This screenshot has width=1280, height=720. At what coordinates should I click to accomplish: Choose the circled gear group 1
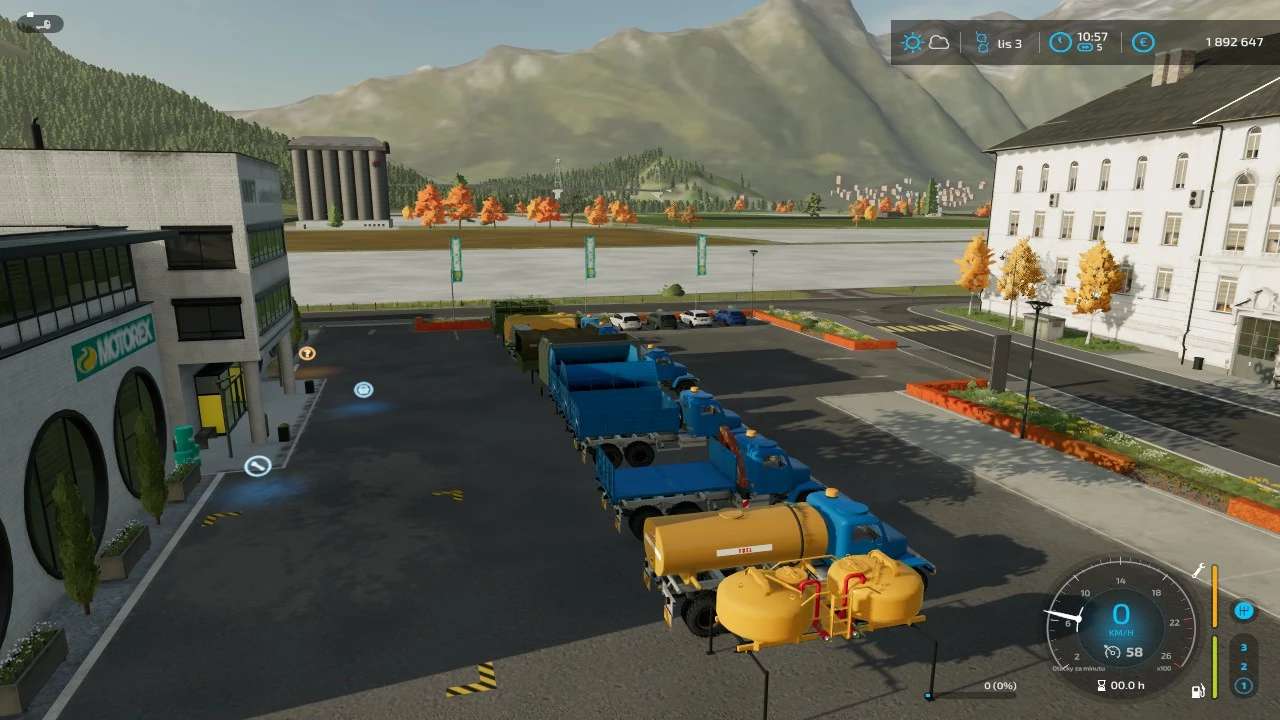click(x=1243, y=686)
